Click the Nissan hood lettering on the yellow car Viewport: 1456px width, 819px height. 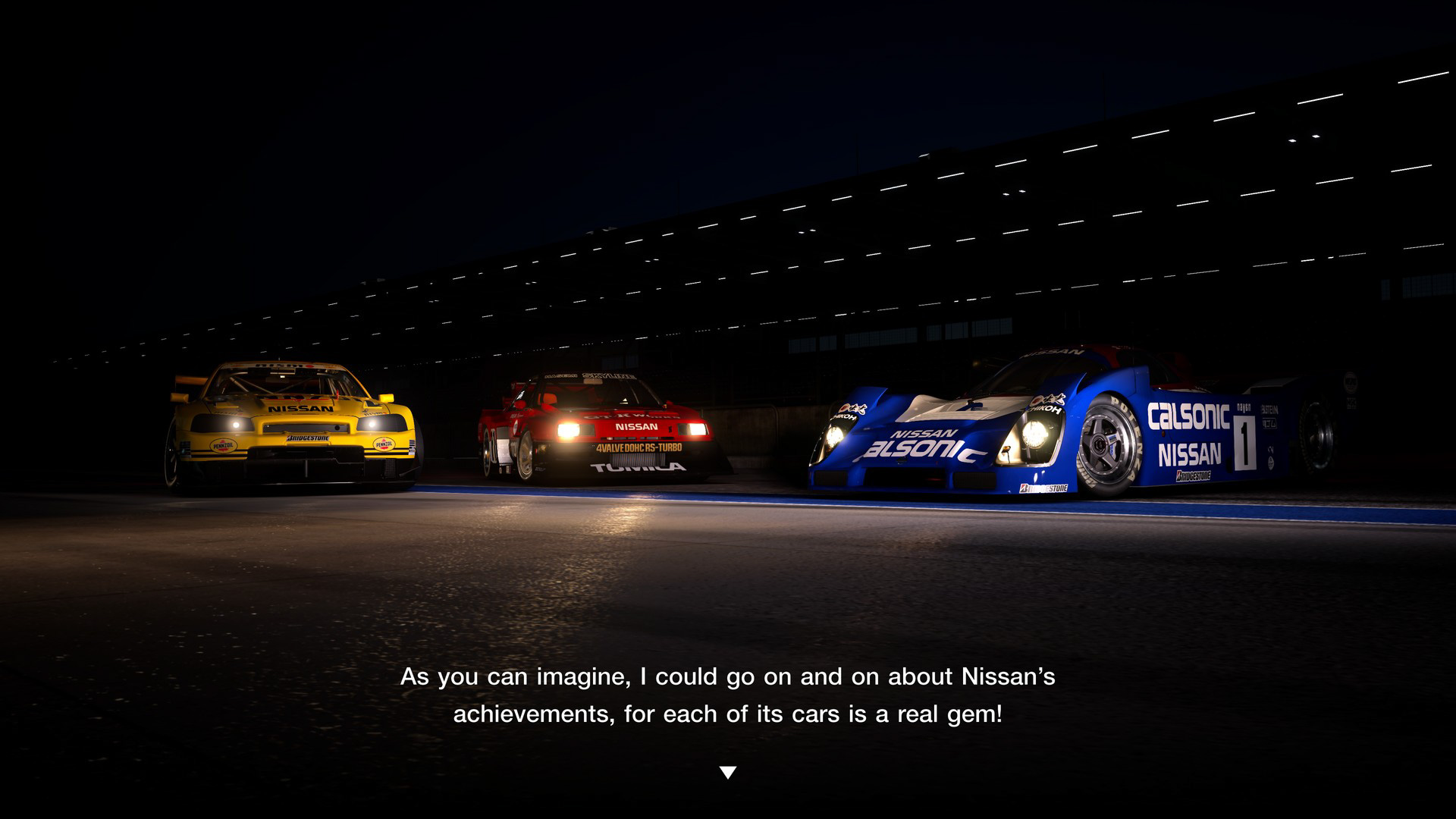click(301, 409)
